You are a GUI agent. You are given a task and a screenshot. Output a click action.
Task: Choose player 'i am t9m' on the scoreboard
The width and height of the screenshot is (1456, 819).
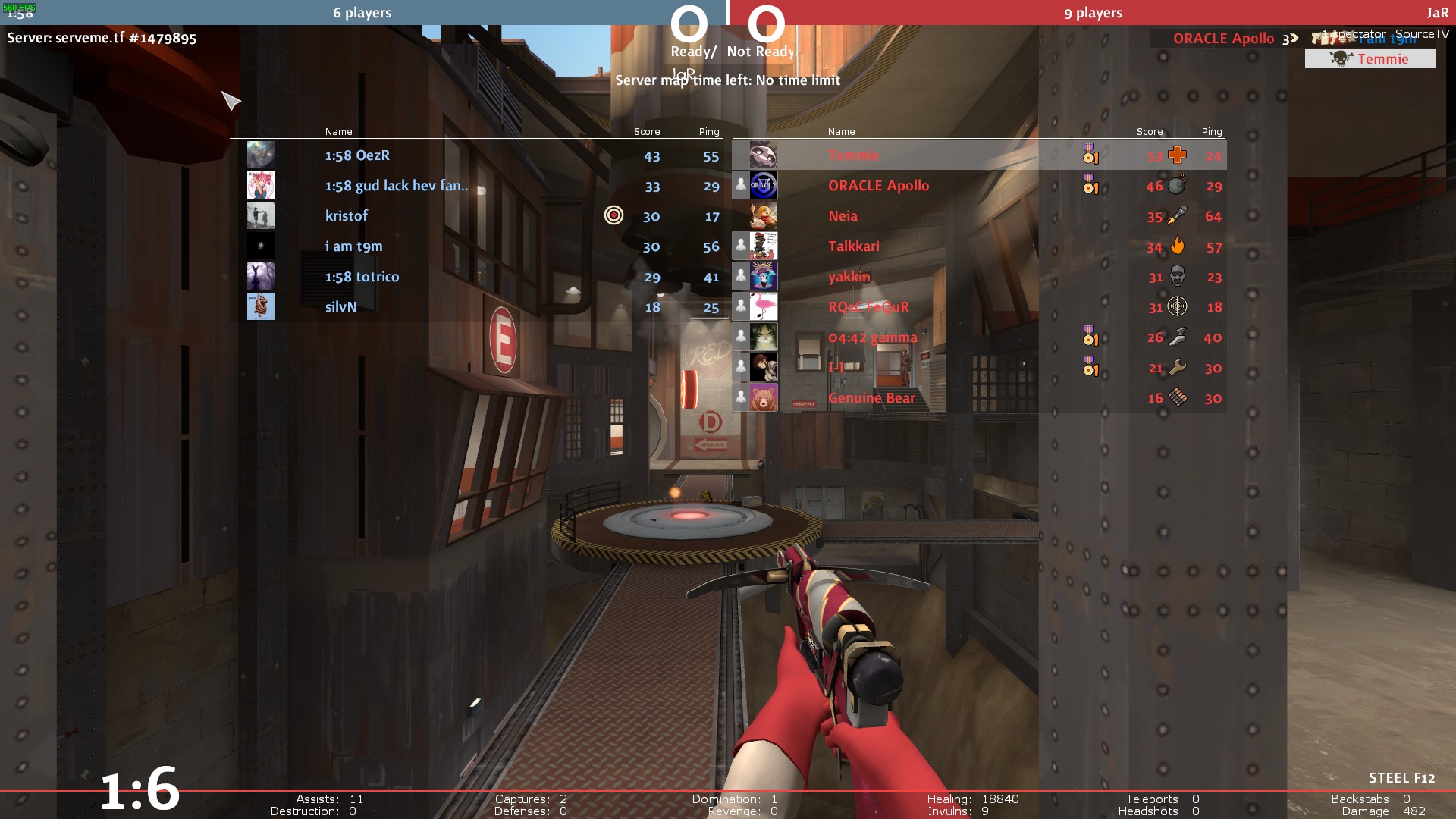pos(353,246)
